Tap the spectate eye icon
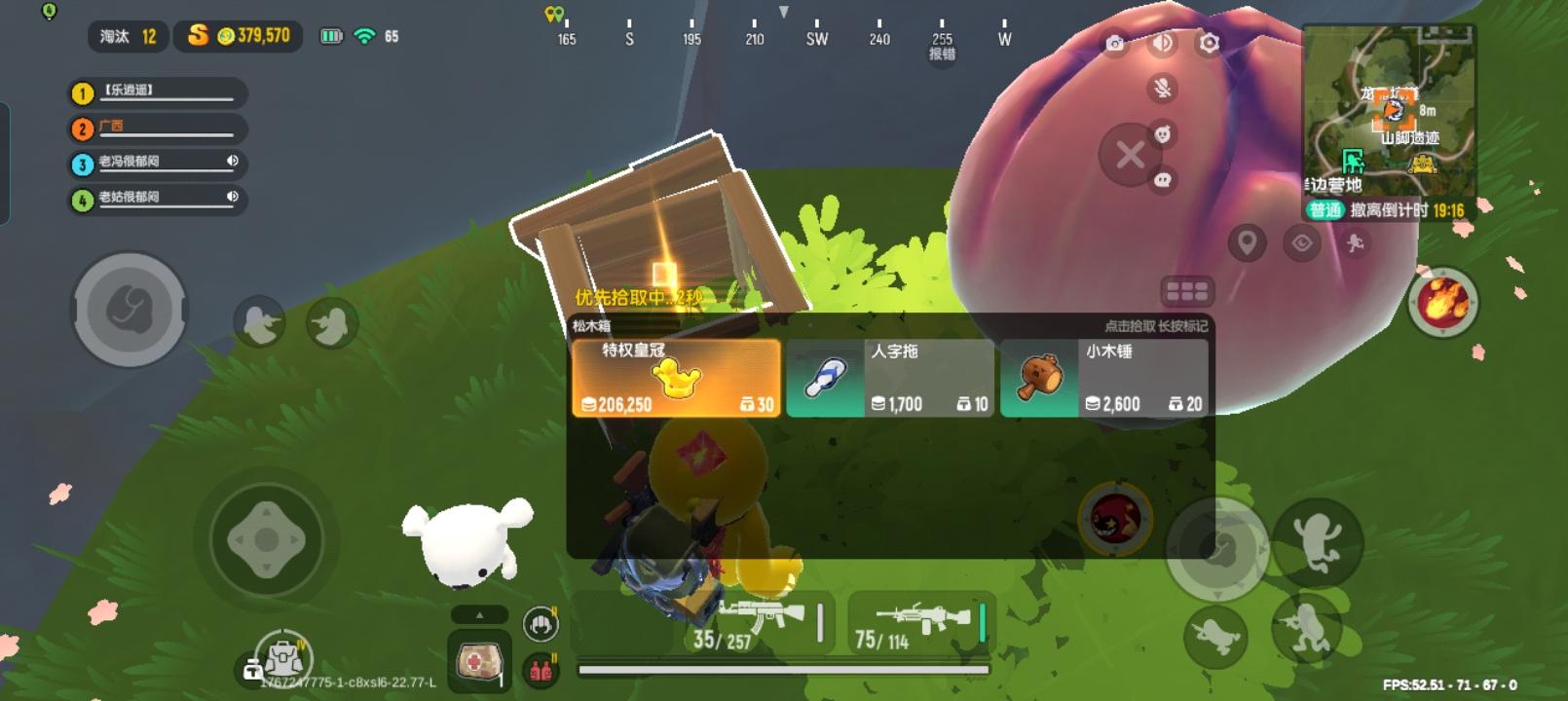 pyautogui.click(x=1301, y=243)
